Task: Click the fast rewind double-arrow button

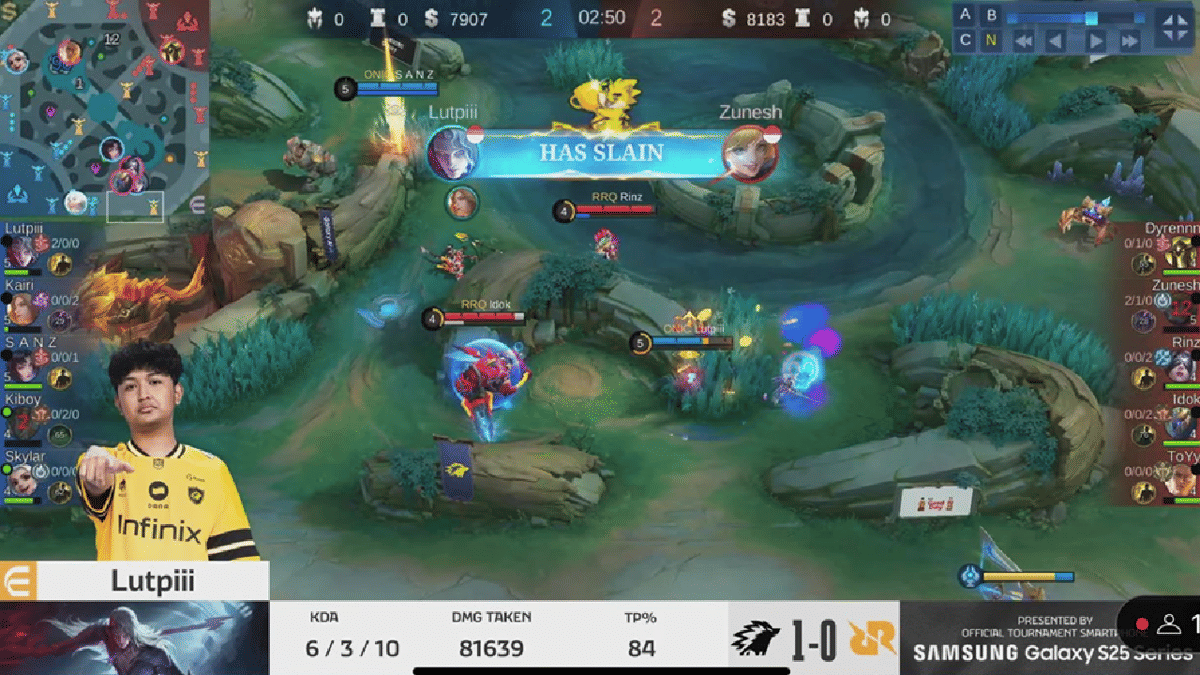Action: tap(1022, 41)
